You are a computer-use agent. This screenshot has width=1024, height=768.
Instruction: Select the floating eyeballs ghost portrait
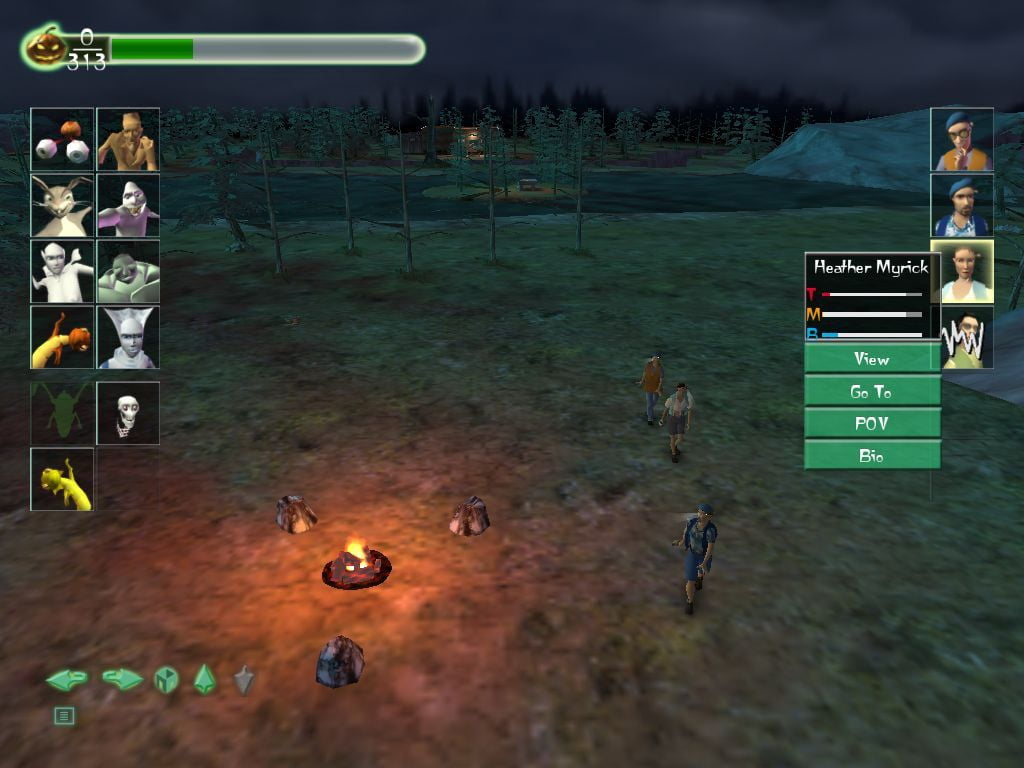click(x=62, y=140)
